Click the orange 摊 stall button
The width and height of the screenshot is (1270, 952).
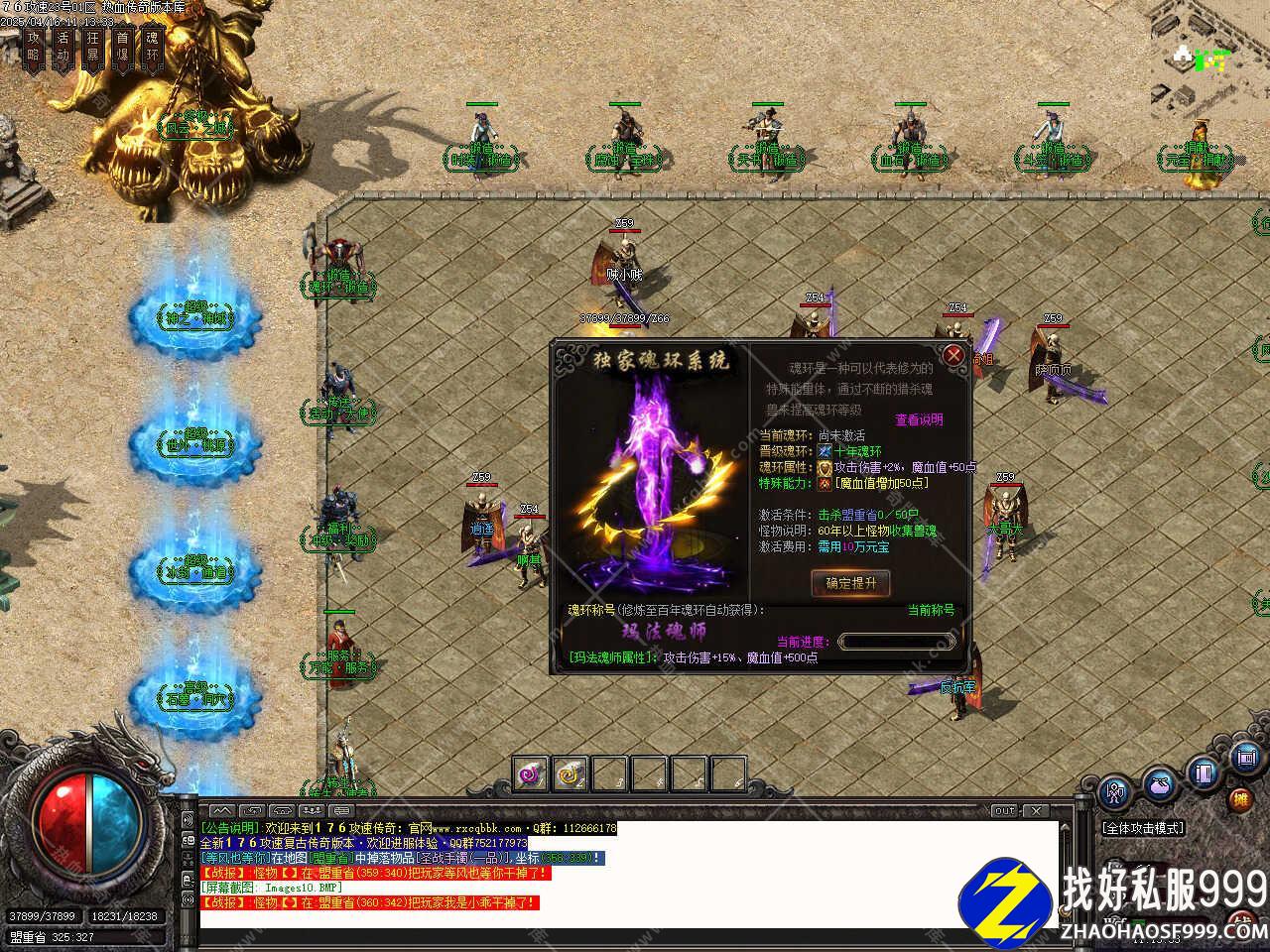click(x=1240, y=799)
